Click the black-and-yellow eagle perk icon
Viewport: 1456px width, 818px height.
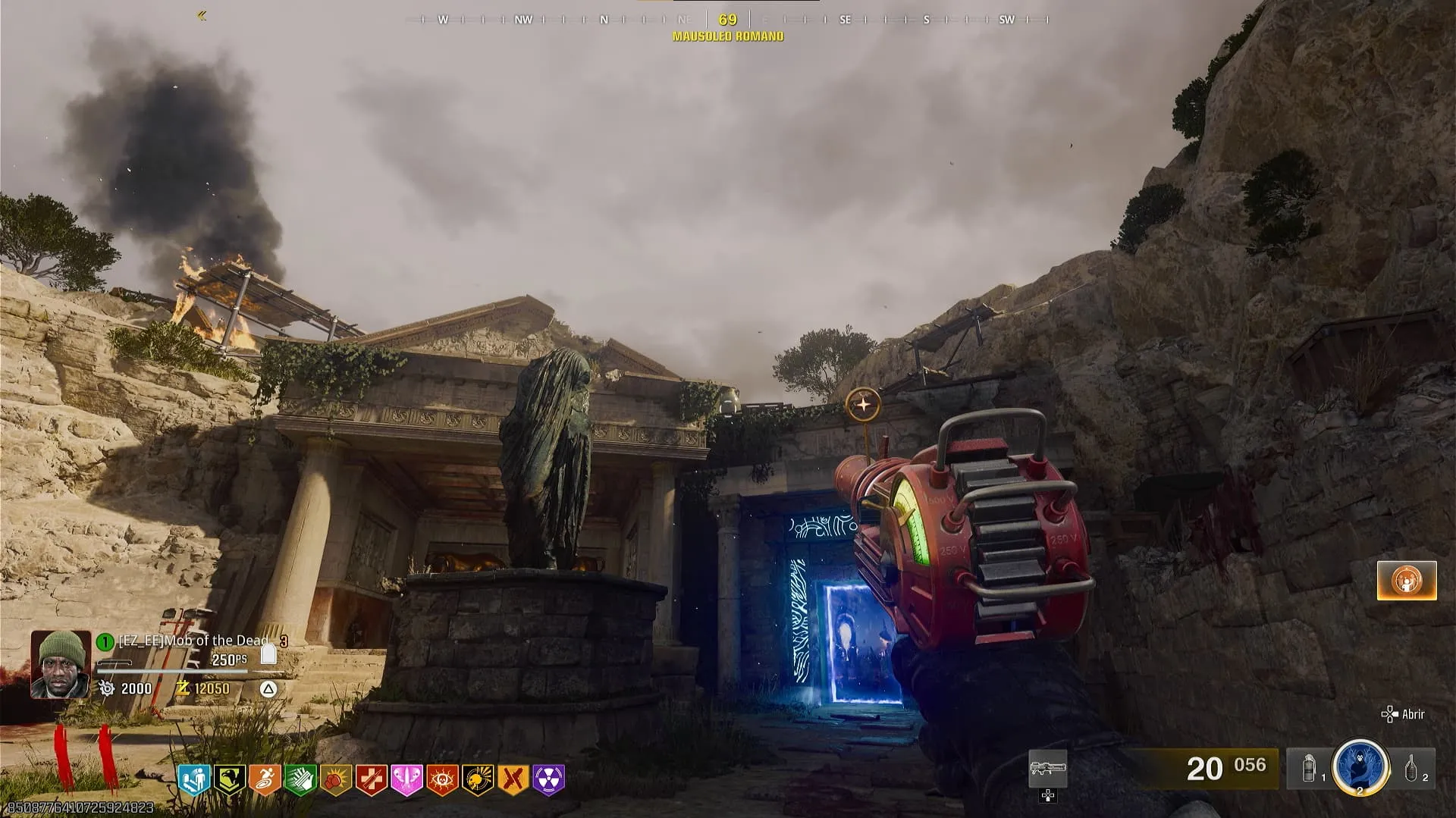tap(228, 779)
